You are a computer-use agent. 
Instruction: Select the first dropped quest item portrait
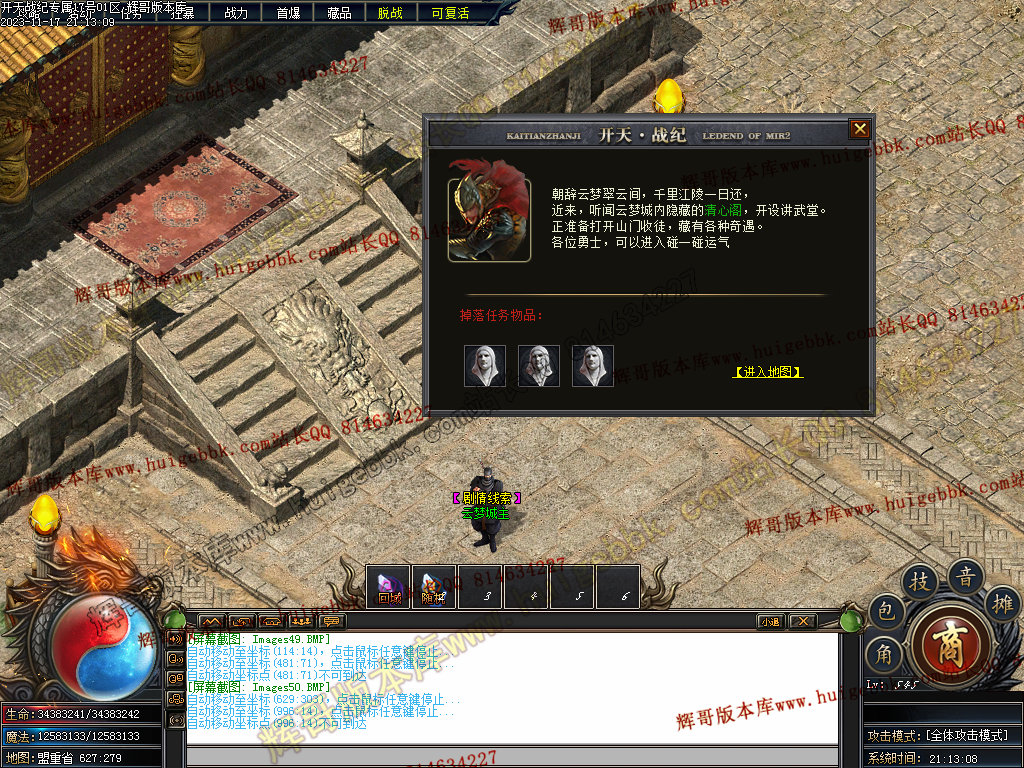pyautogui.click(x=485, y=366)
